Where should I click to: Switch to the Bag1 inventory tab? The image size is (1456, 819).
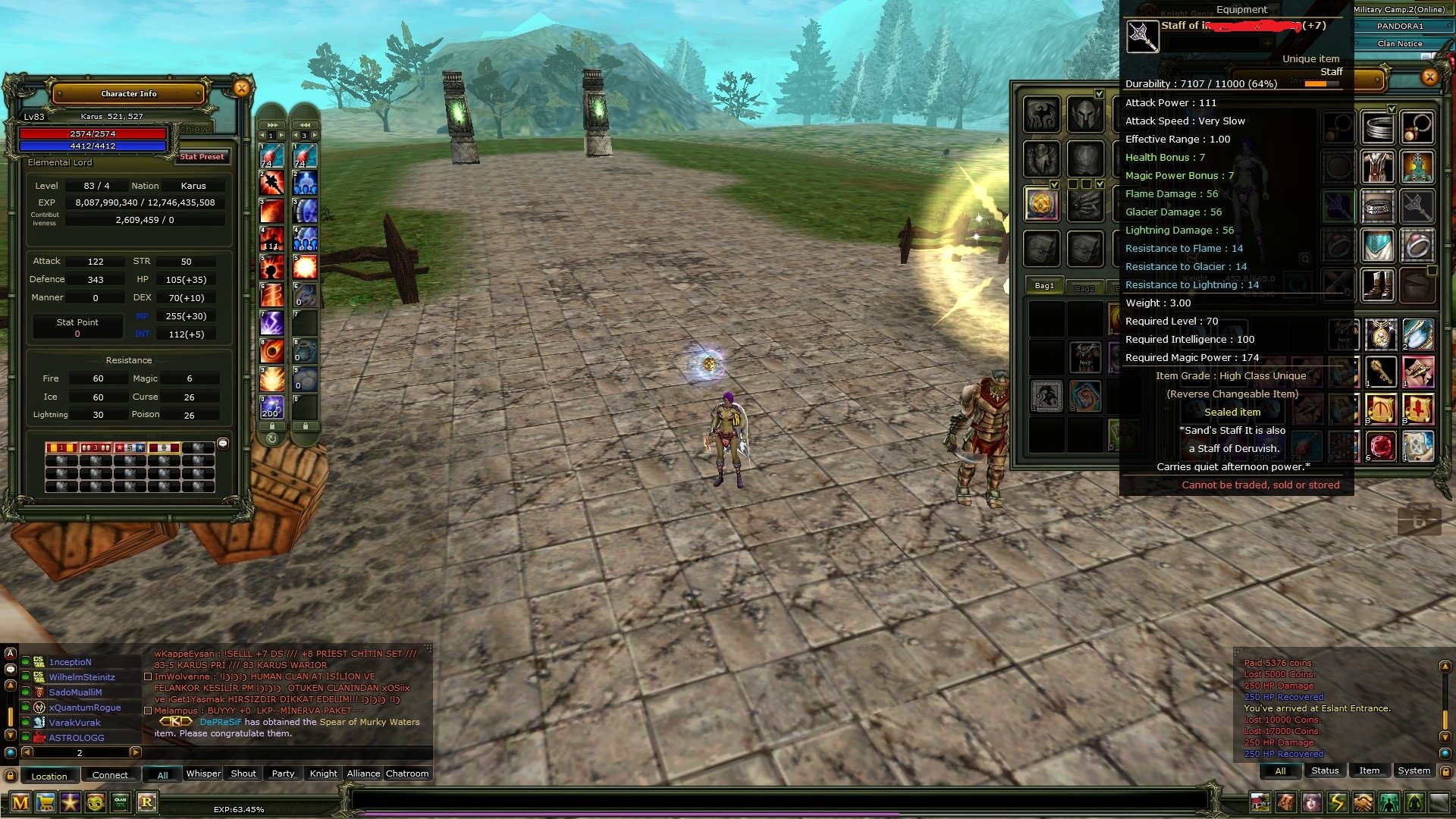tap(1044, 286)
